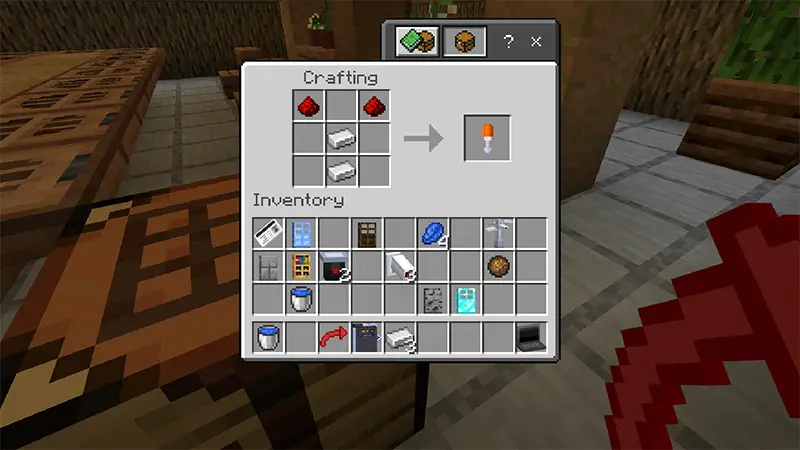Grab the blue dye stack of four
Viewport: 800px width, 450px height.
(x=432, y=234)
